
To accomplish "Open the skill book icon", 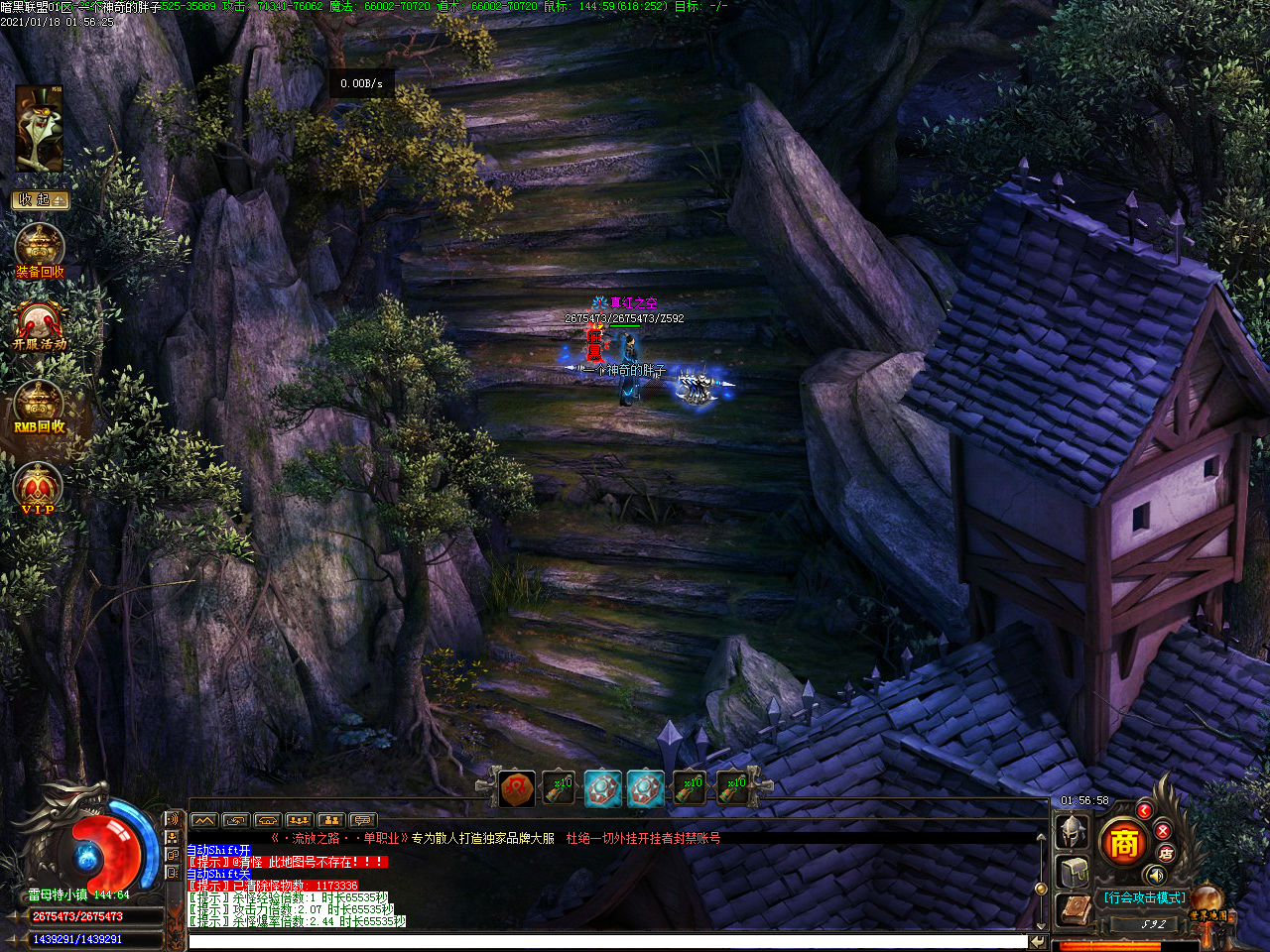I will (x=1074, y=909).
